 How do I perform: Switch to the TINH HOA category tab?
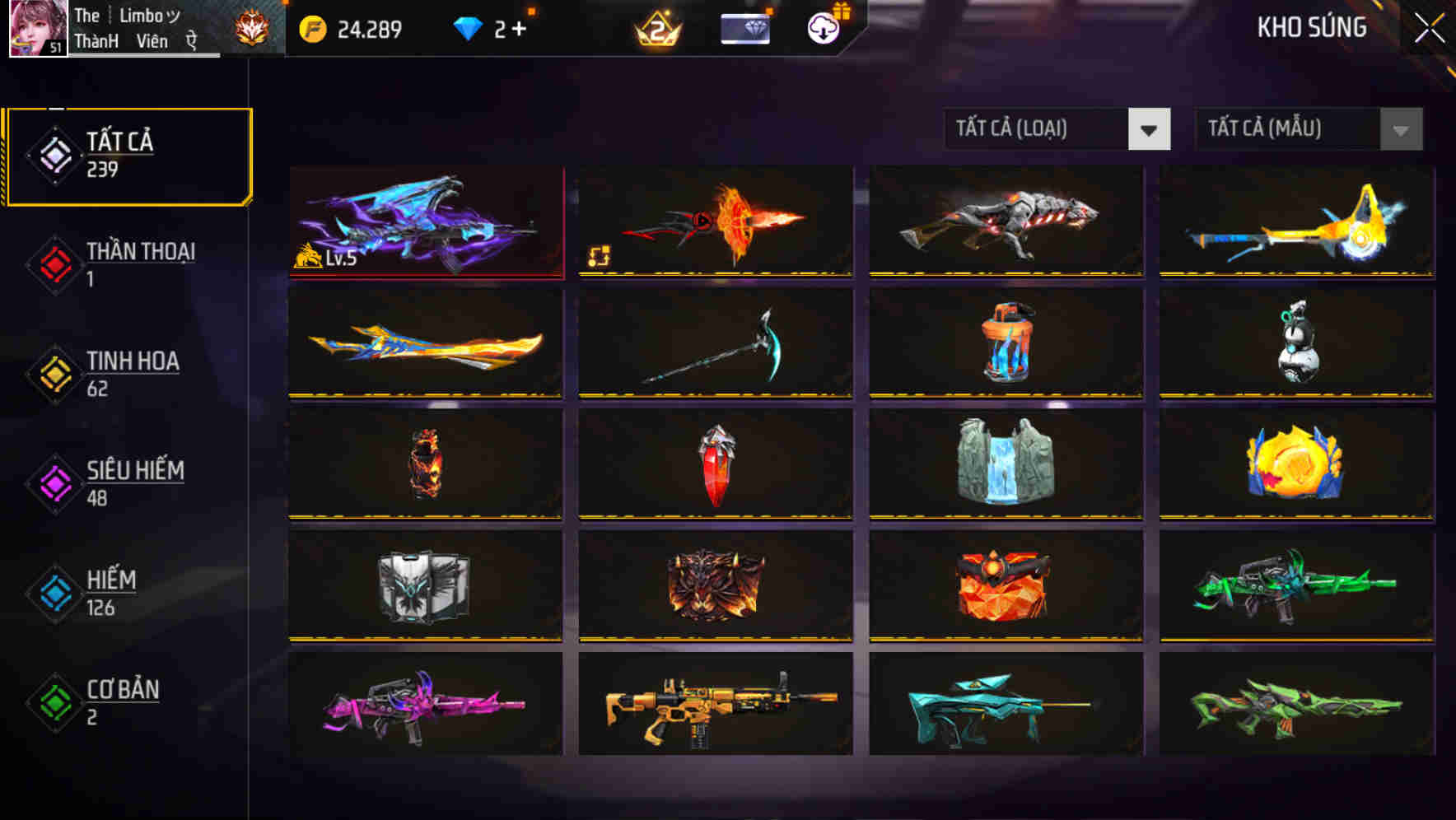pos(132,361)
